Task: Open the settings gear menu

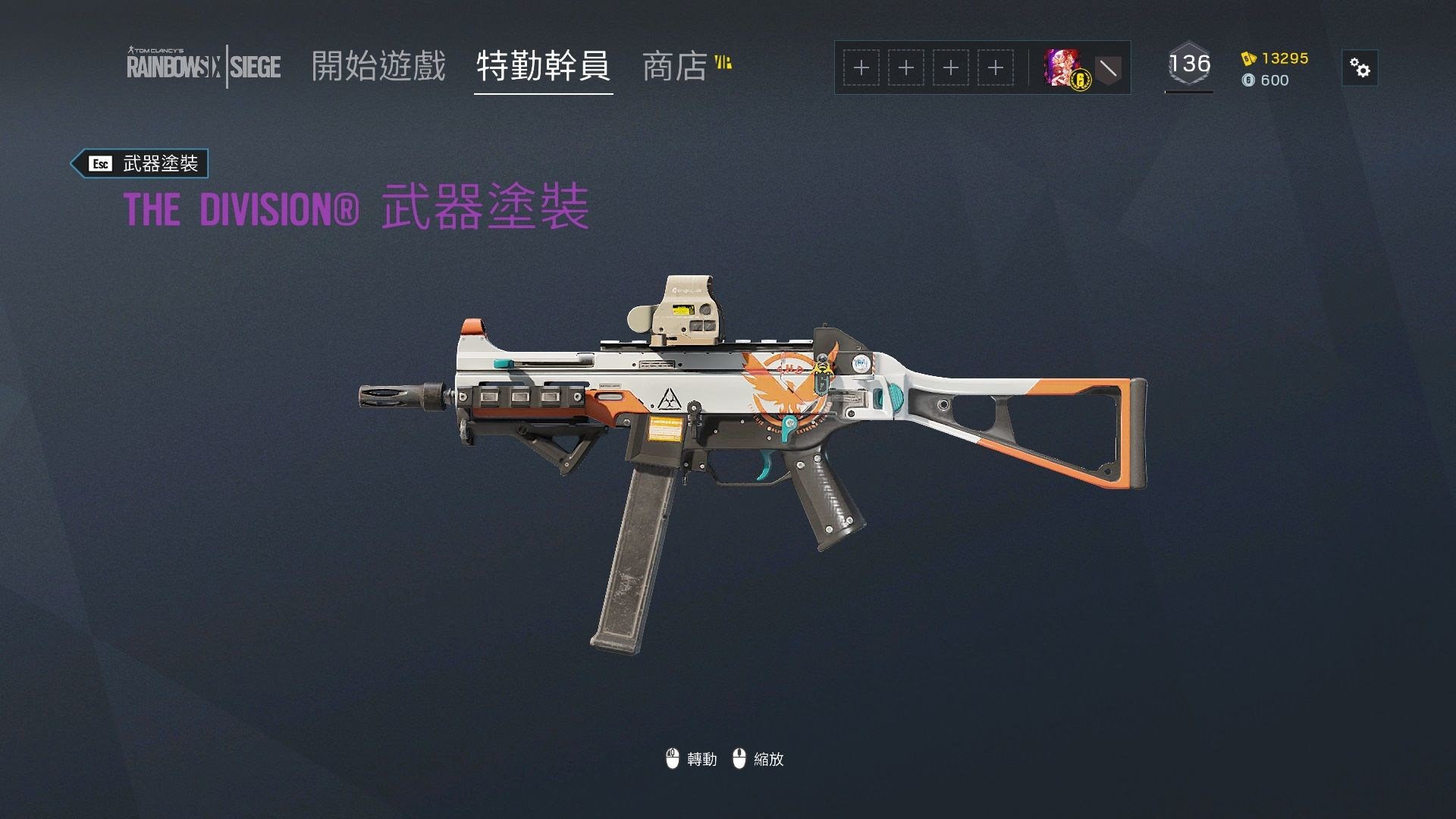Action: [1361, 67]
